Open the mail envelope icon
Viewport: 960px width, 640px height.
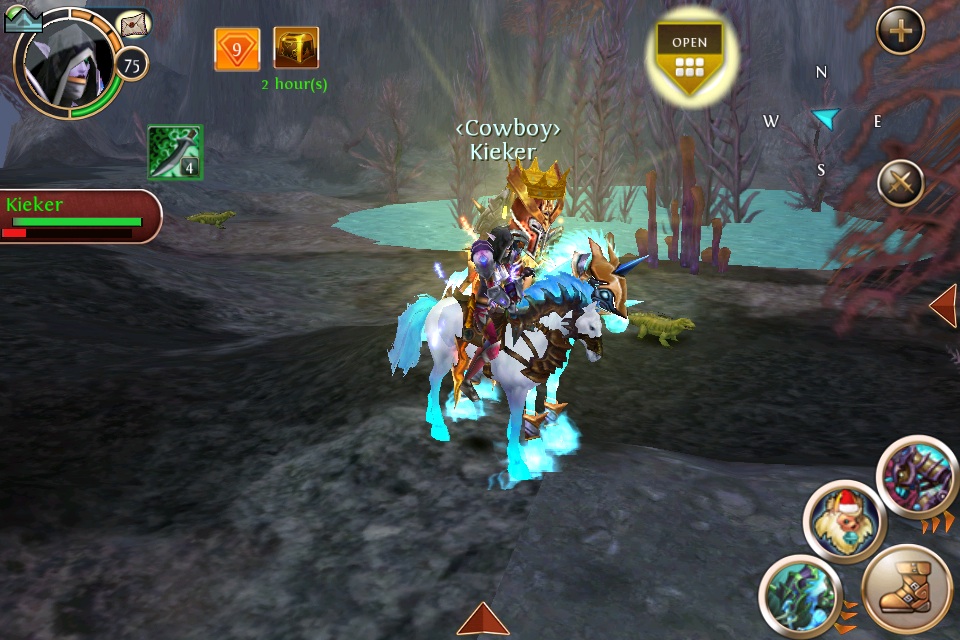click(133, 24)
